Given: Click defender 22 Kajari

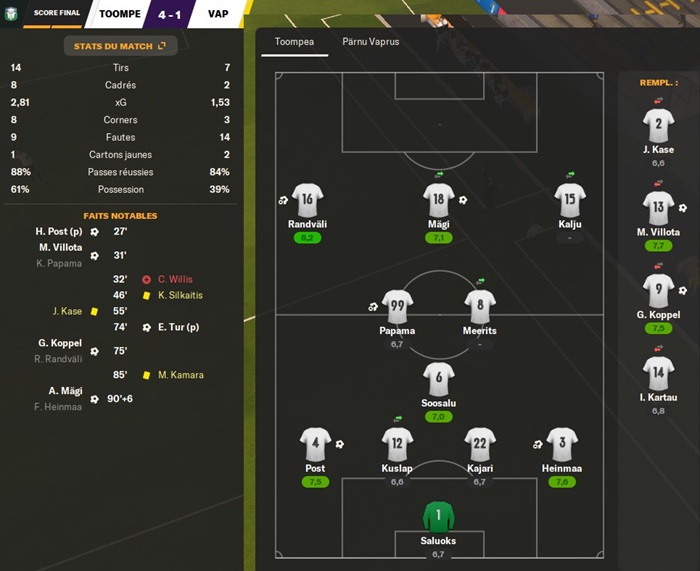Looking at the screenshot, I should click(x=480, y=444).
